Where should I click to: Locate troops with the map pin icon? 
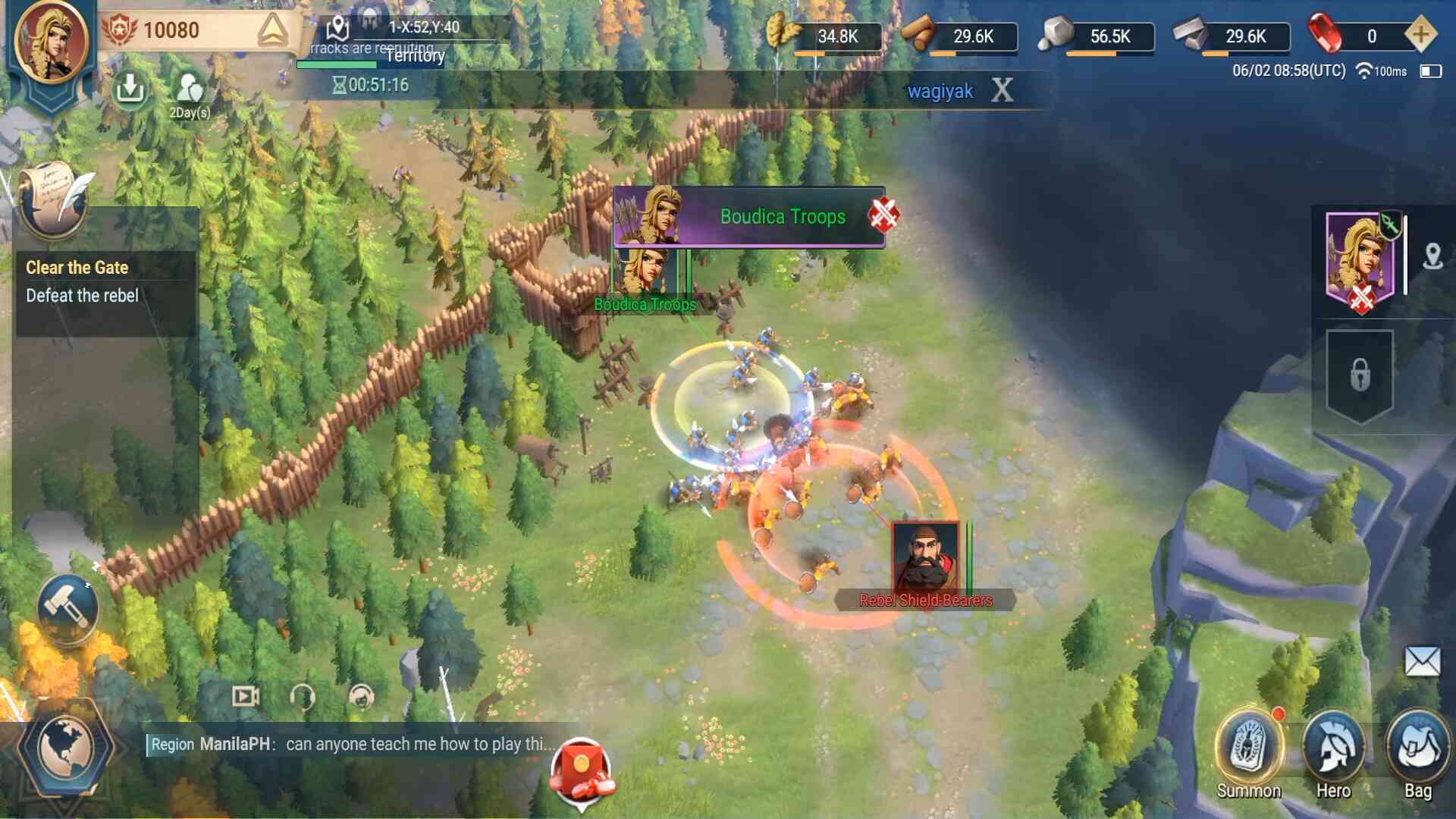[x=1432, y=256]
